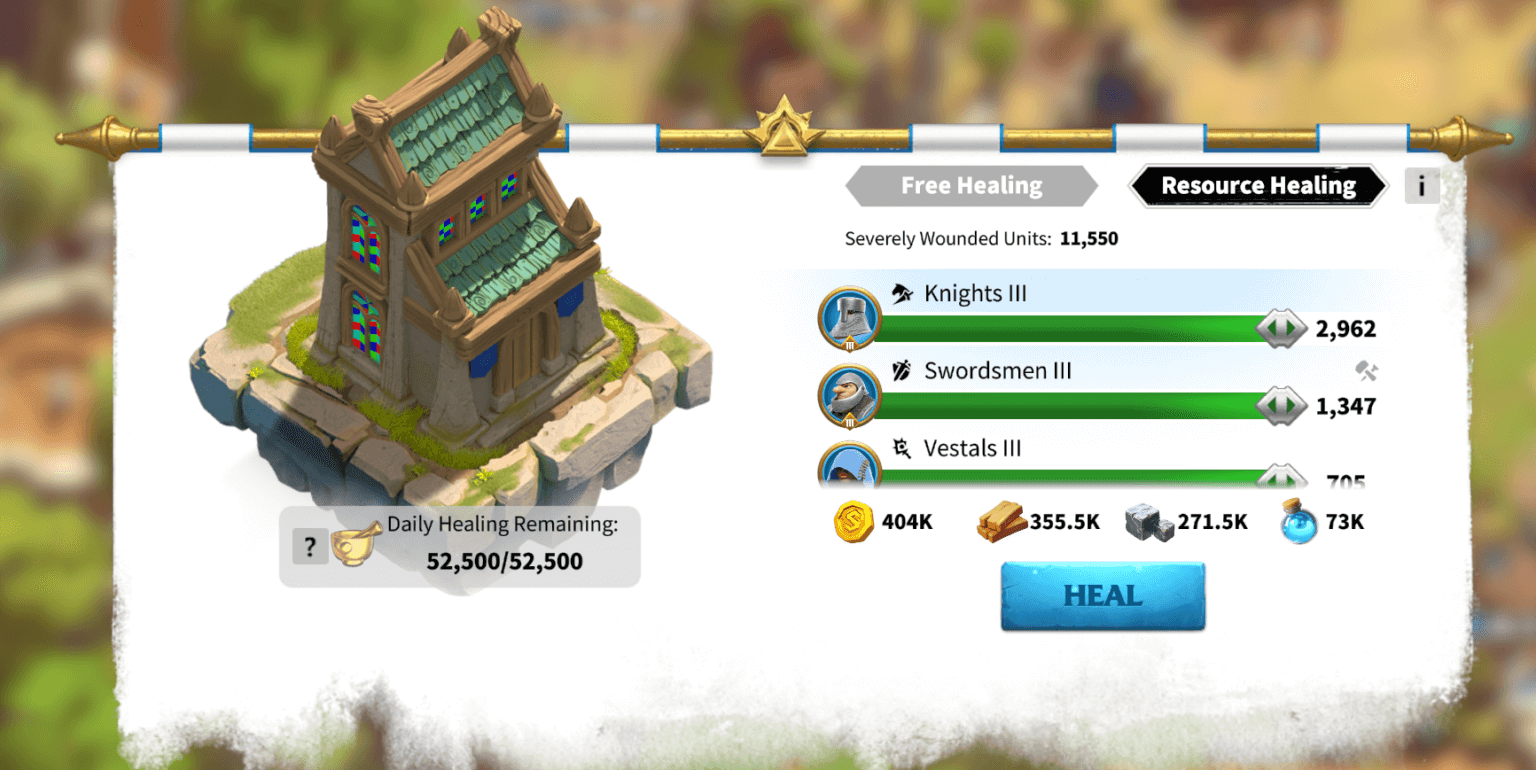Select the Swordsmen III unit portrait
Viewport: 1536px width, 770px height.
point(849,396)
